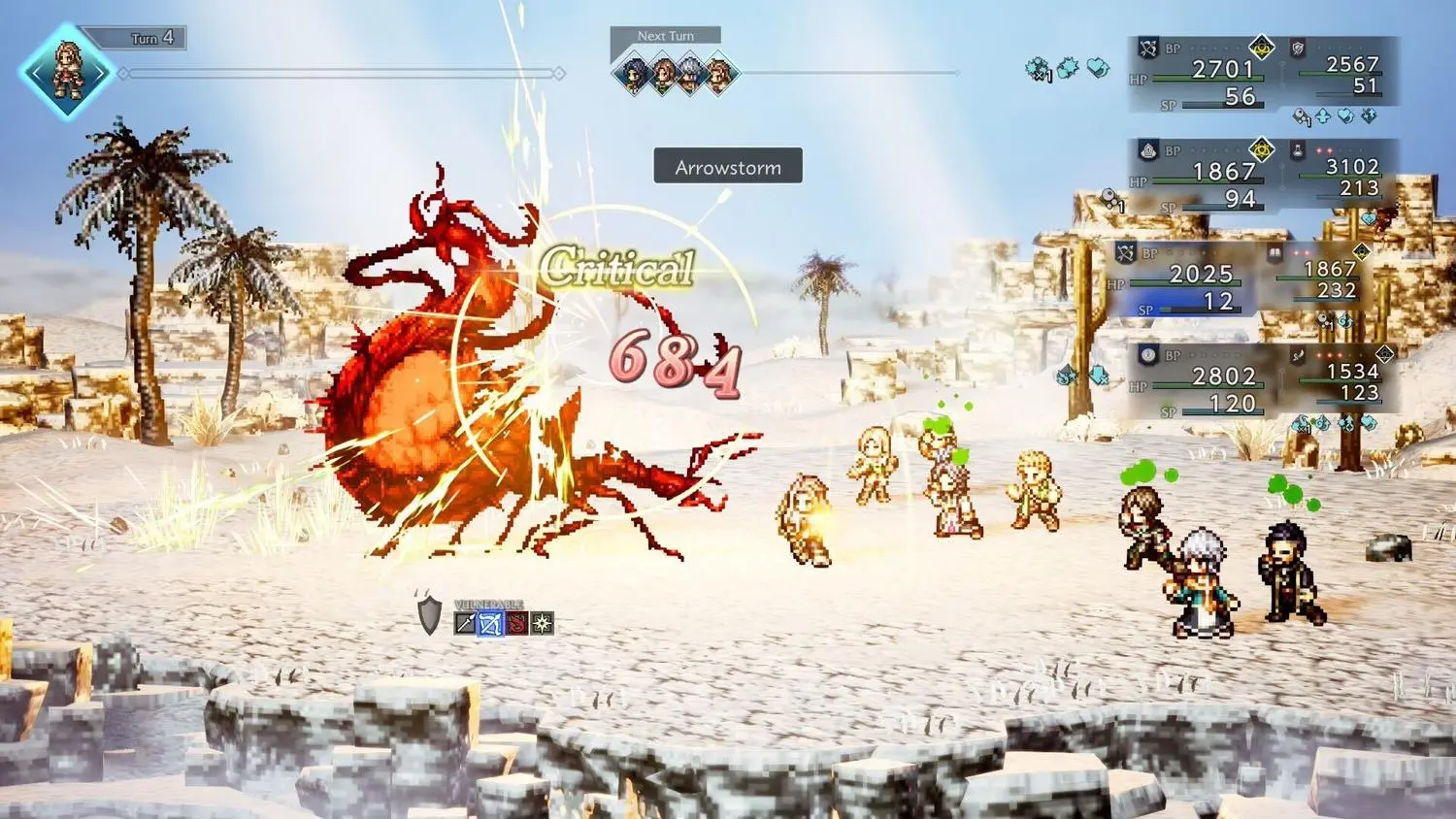Toggle the yellow eye buff on first character
Viewport: 1456px width, 819px height.
click(1260, 49)
